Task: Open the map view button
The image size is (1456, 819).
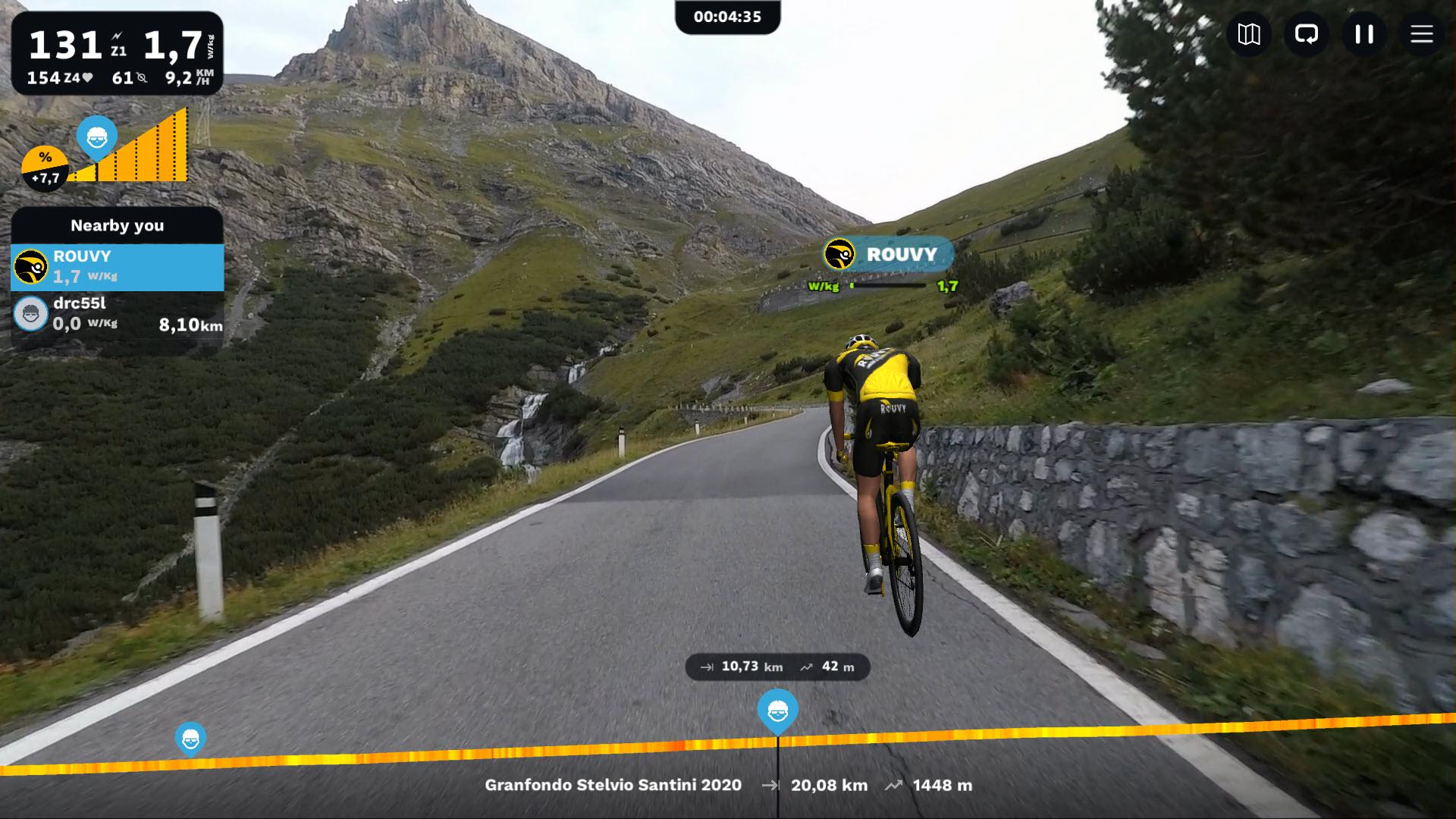Action: 1249,34
